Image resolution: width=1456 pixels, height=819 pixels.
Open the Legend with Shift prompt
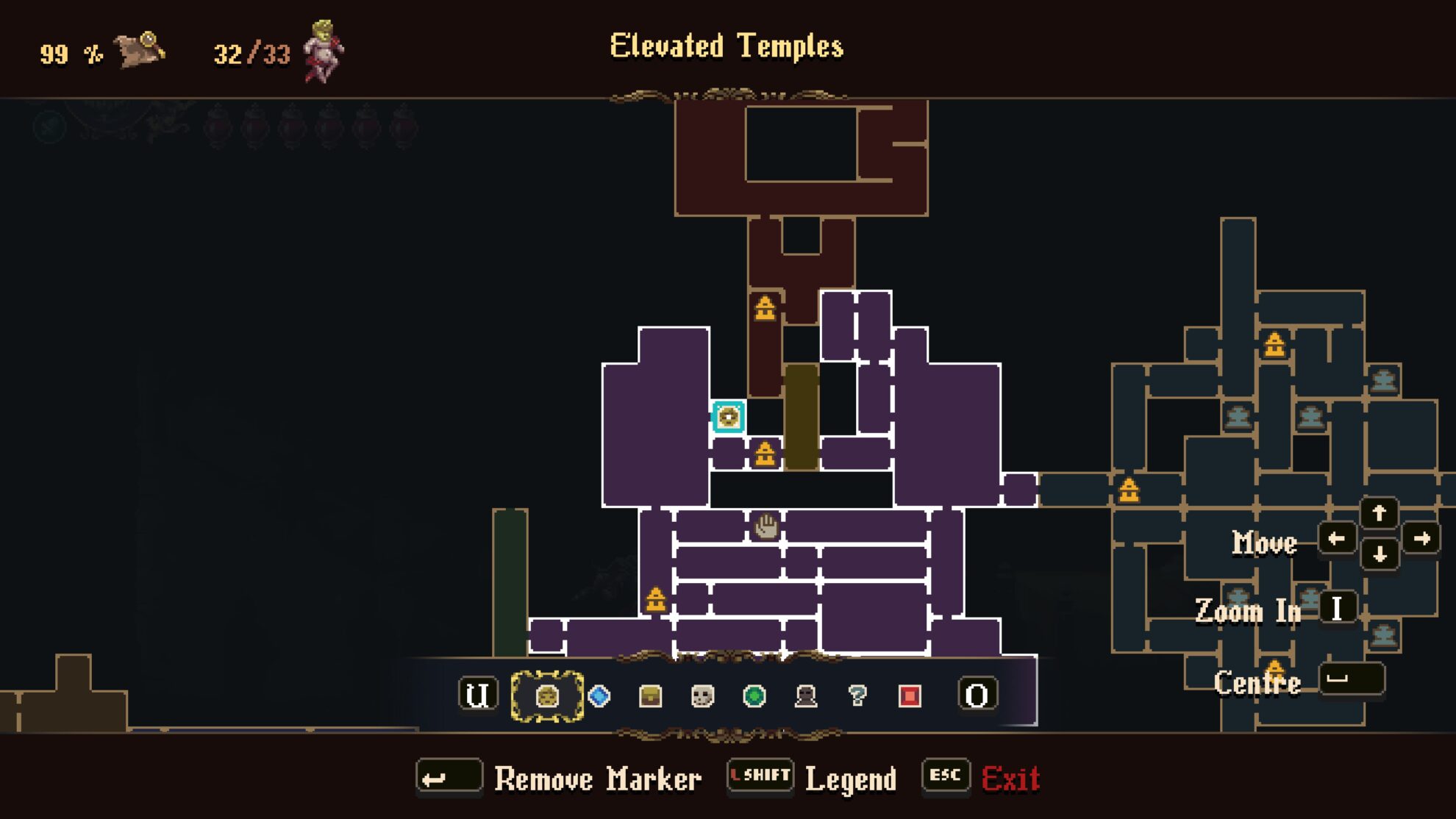pyautogui.click(x=851, y=779)
